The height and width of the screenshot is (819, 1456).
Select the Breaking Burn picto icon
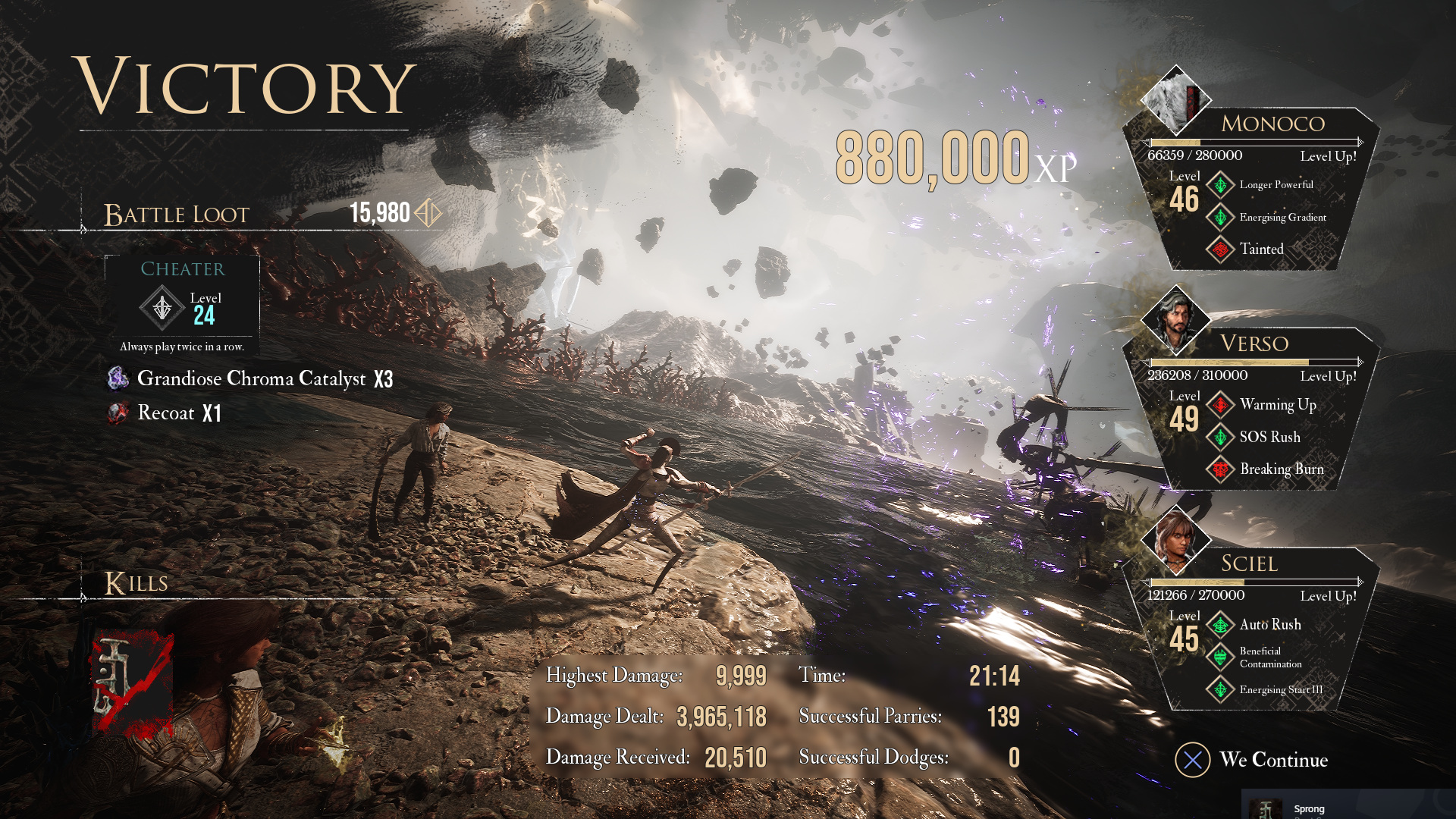(x=1220, y=469)
